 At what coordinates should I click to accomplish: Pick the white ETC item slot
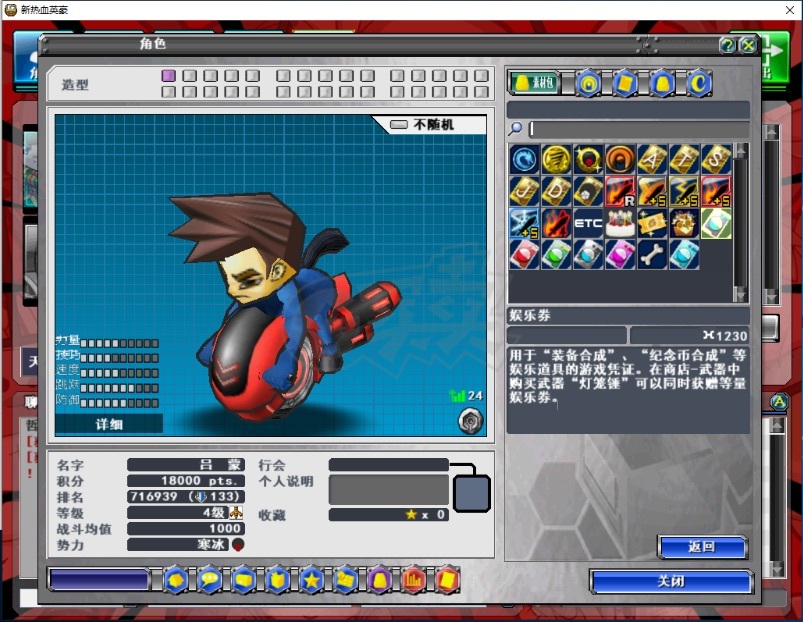pos(588,223)
